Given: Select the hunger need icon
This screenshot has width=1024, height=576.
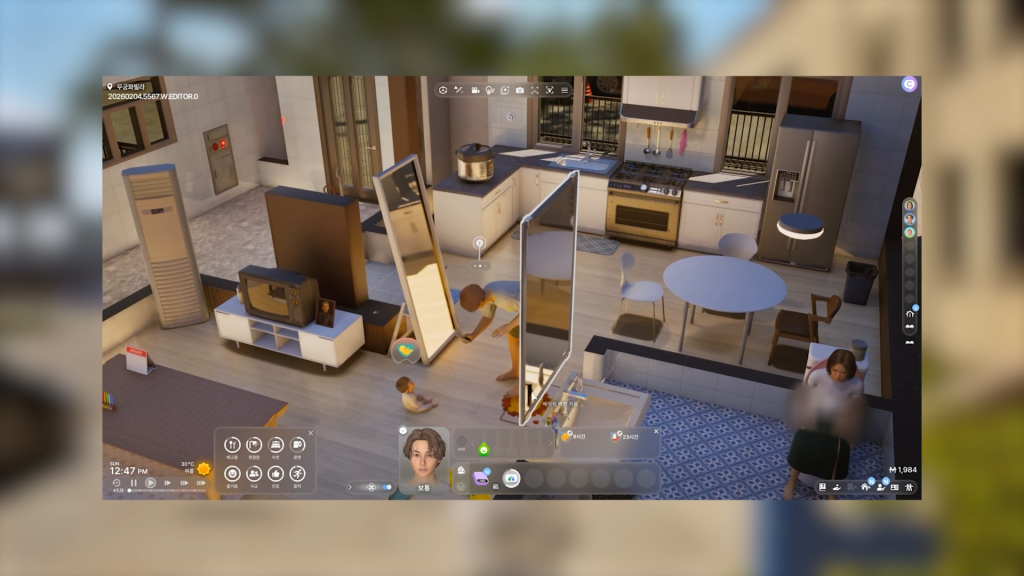Looking at the screenshot, I should tap(232, 445).
